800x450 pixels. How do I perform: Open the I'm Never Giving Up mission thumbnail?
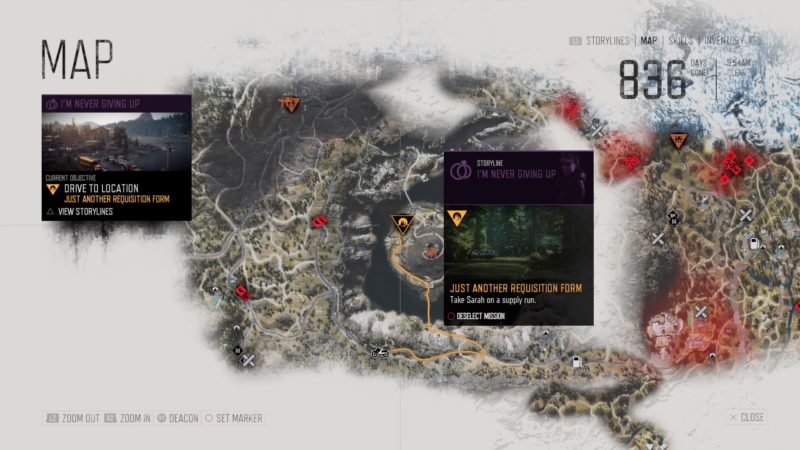(117, 142)
